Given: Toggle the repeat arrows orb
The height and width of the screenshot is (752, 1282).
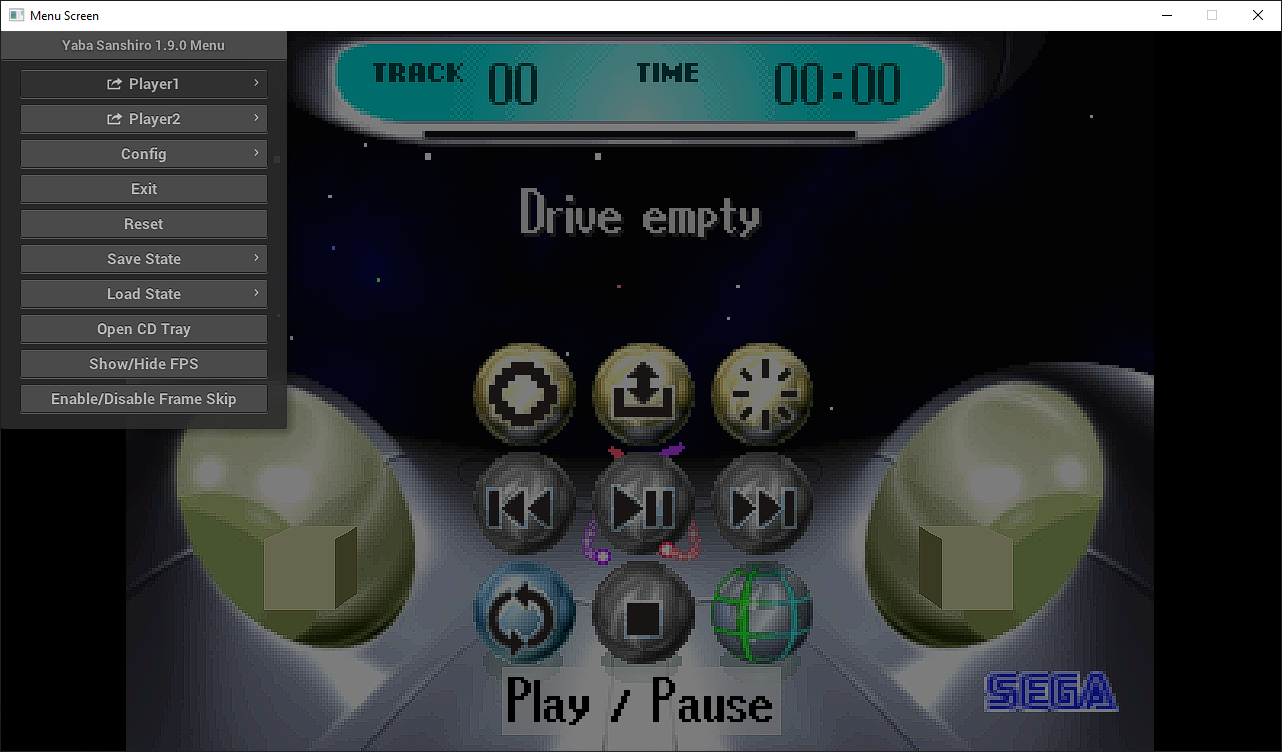Looking at the screenshot, I should [x=524, y=613].
